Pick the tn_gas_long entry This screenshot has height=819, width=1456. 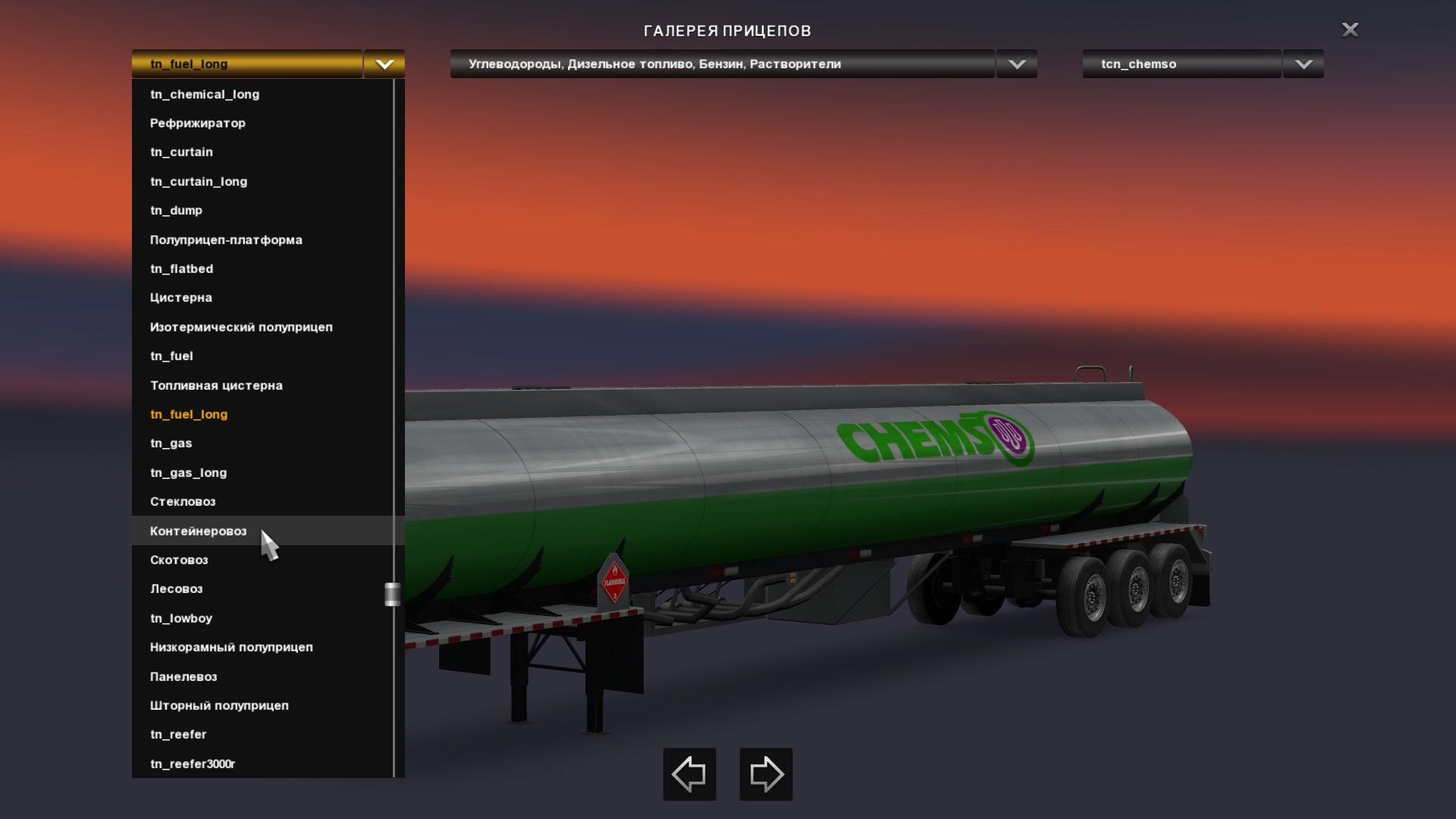[189, 472]
